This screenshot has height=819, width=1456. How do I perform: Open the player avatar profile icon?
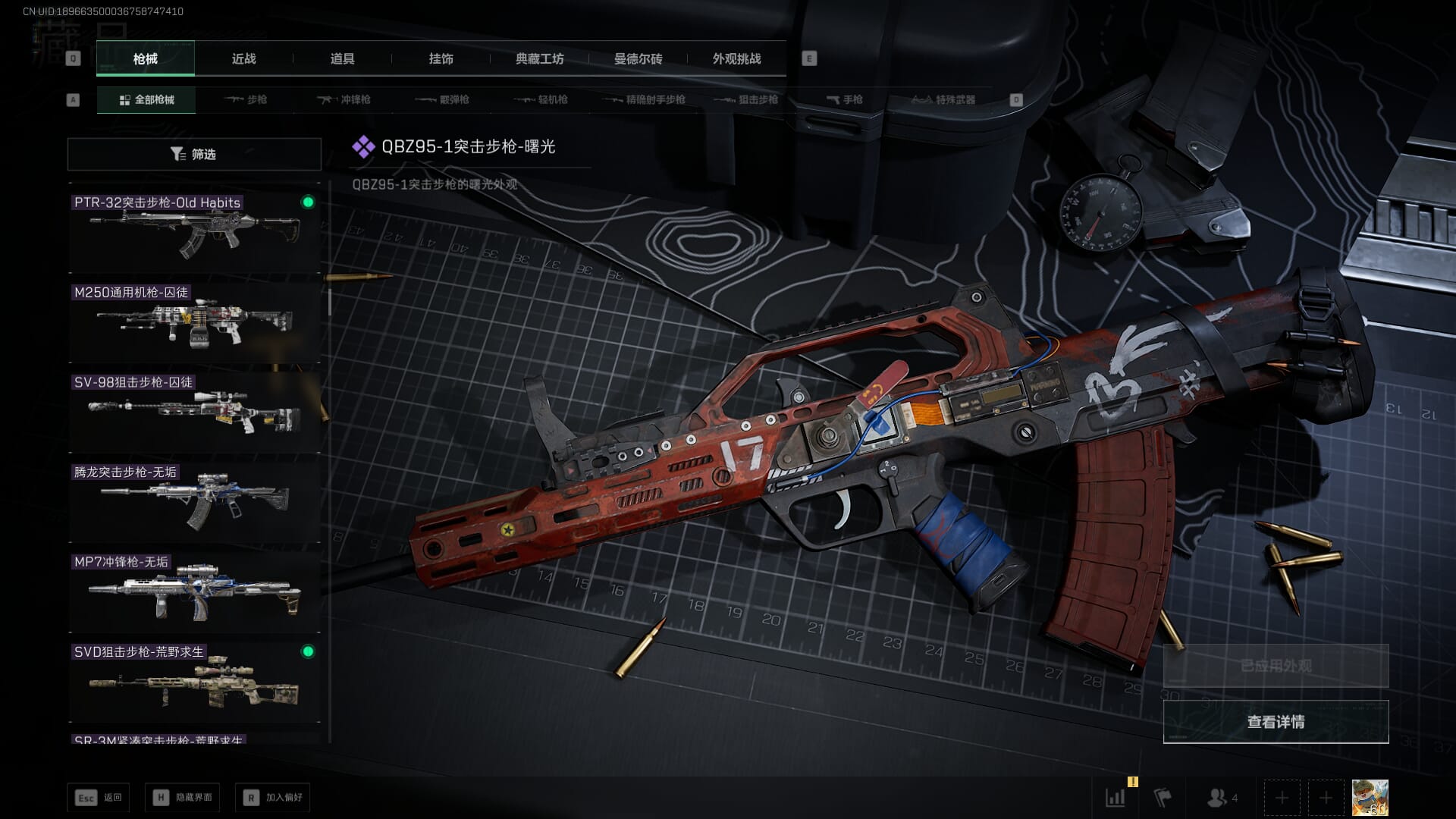(x=1370, y=798)
